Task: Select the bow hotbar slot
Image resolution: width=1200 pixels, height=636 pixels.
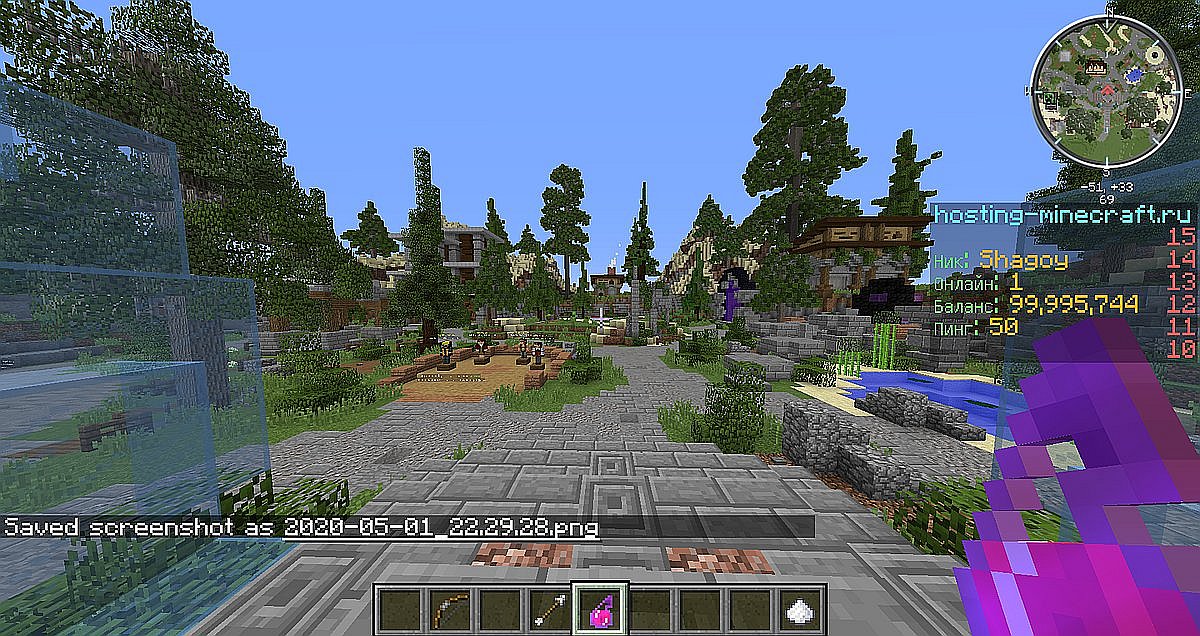Action: [x=447, y=607]
